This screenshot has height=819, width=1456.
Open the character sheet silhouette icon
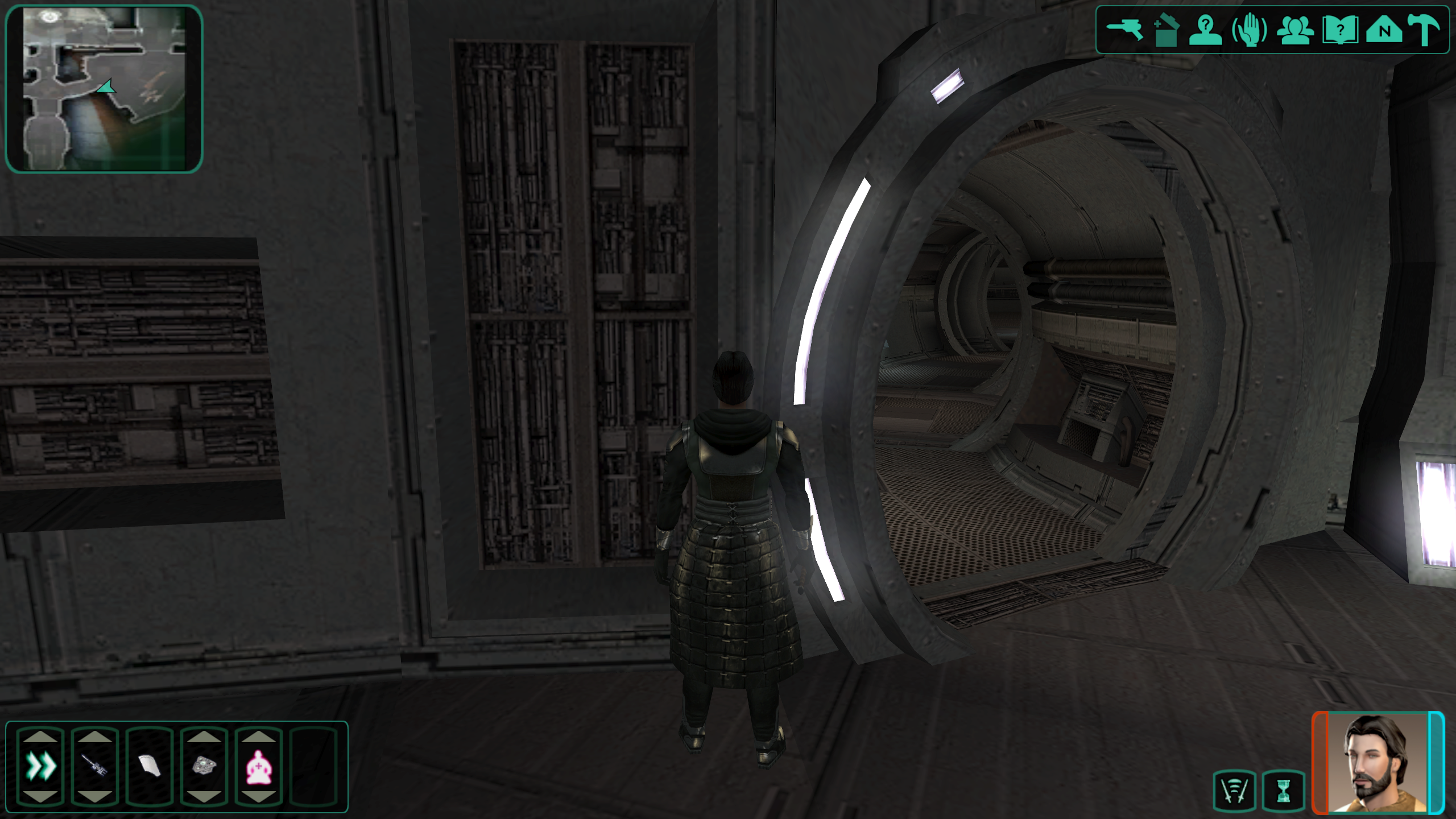[1206, 30]
